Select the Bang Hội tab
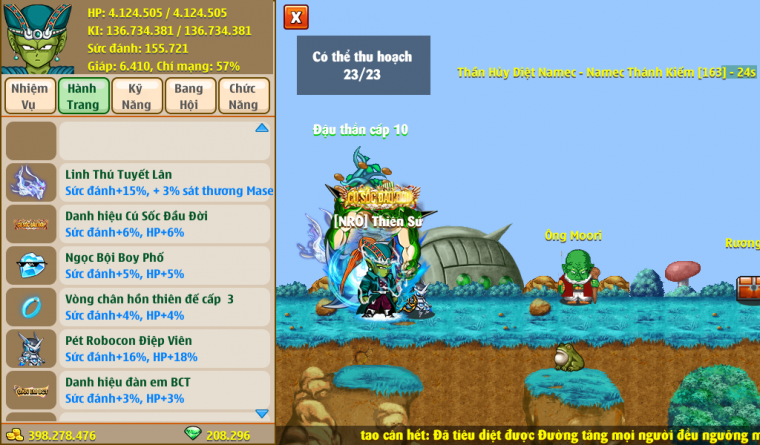 189,97
